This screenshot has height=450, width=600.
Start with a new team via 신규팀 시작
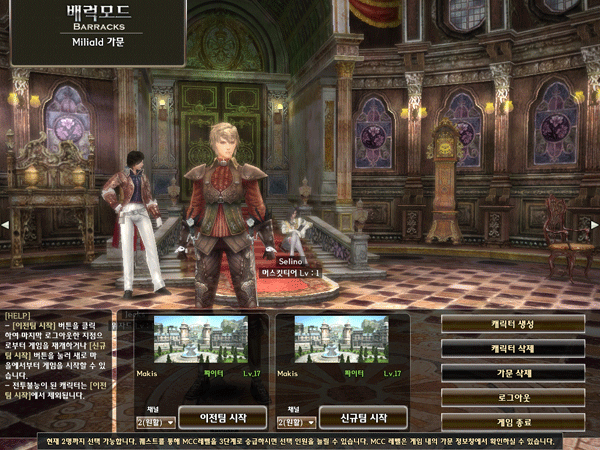pos(364,417)
